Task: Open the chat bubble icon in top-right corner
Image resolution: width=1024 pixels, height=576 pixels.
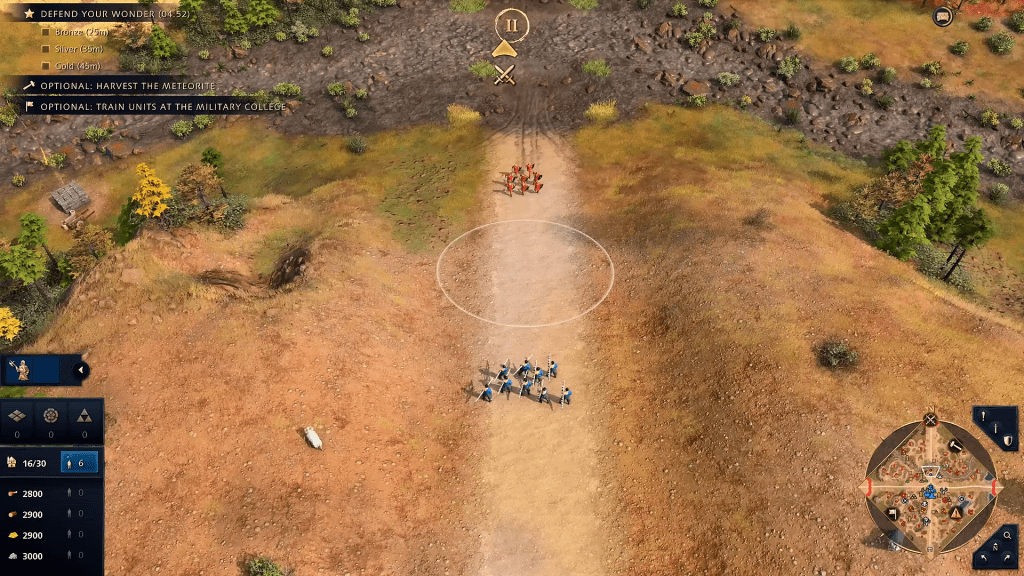Action: tap(942, 16)
